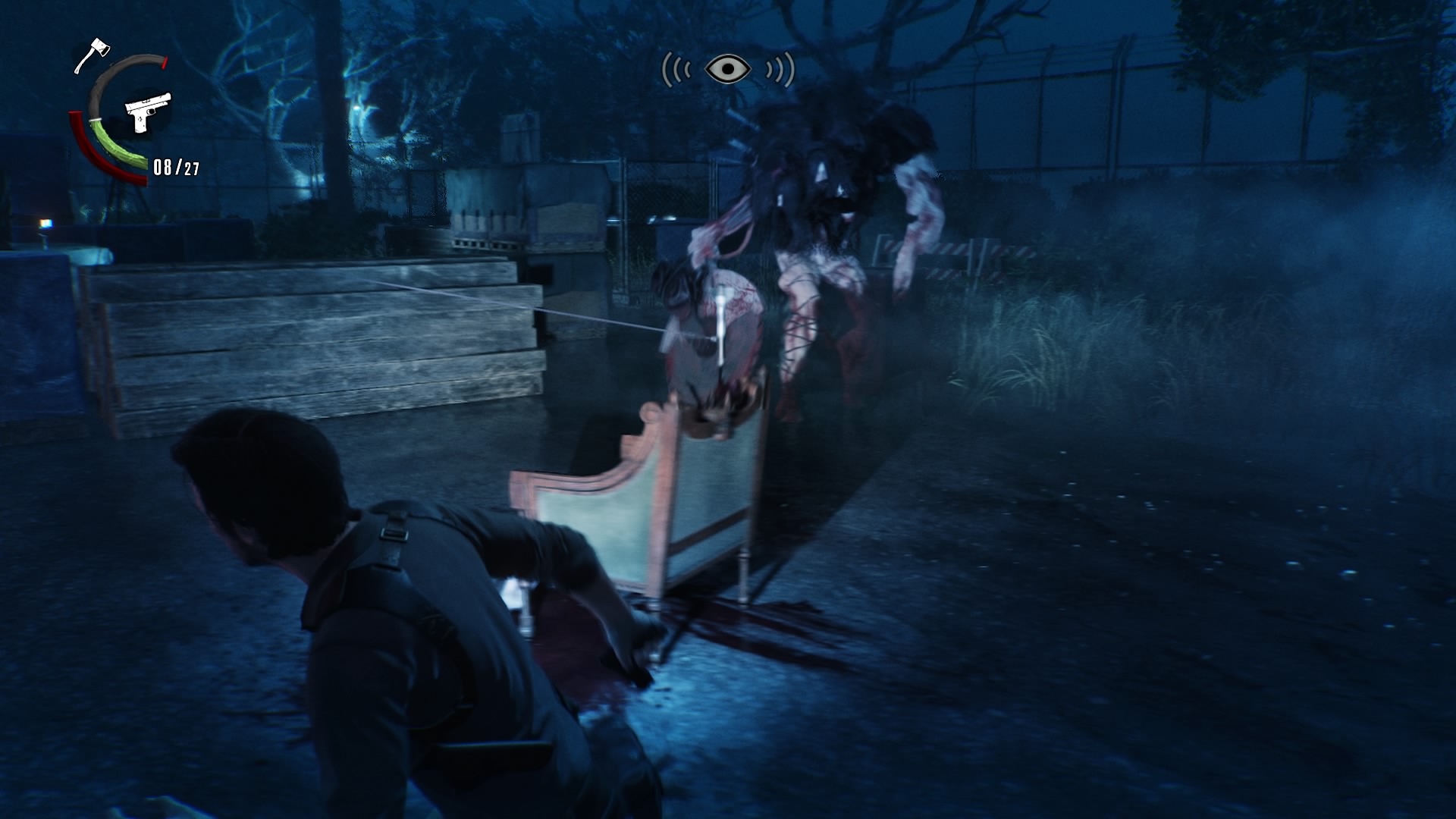Select the ammo counter reading 08/27
Screen dimensions: 1456x819
pos(177,168)
